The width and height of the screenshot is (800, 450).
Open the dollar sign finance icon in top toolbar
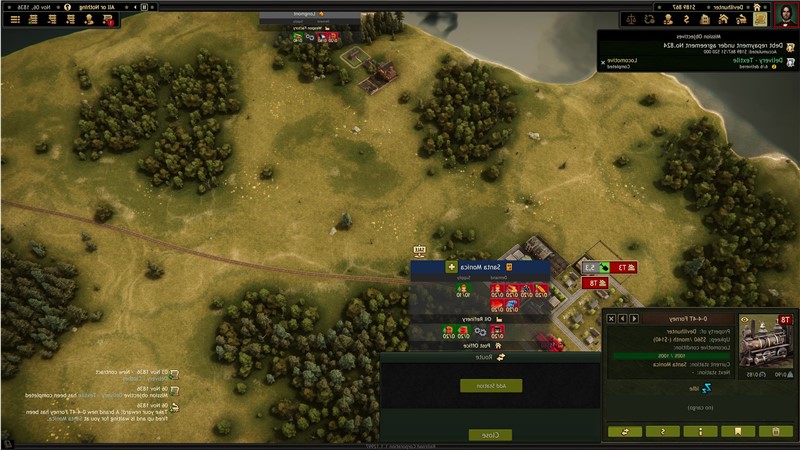[x=684, y=19]
